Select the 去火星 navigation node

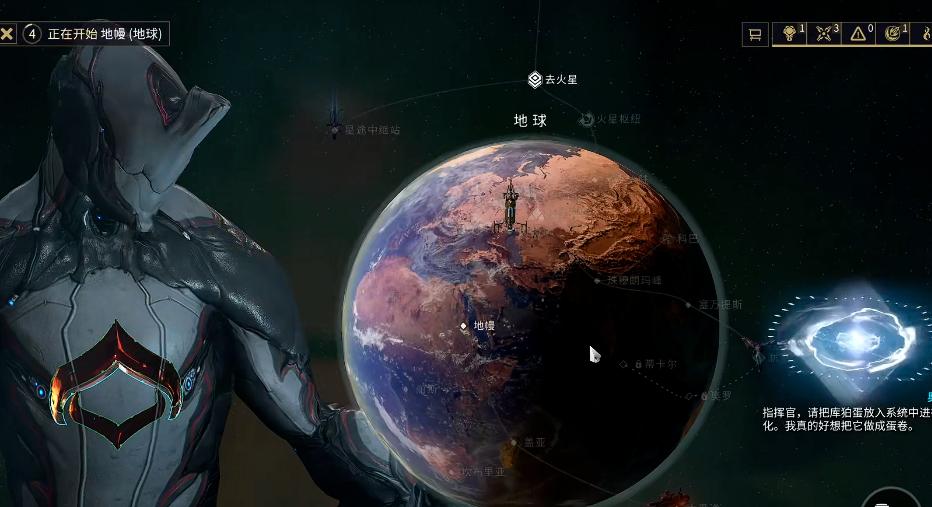pyautogui.click(x=536, y=79)
